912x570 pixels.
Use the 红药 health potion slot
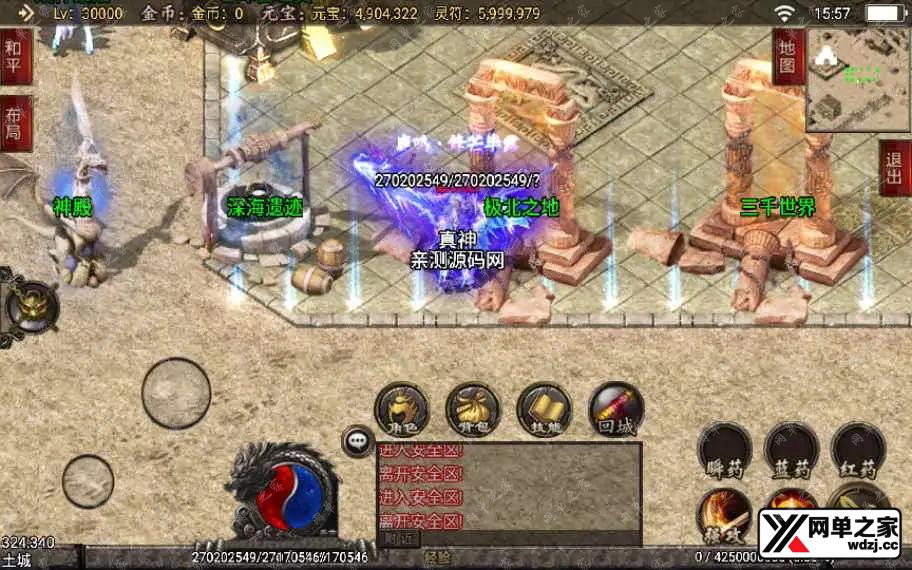pyautogui.click(x=858, y=449)
